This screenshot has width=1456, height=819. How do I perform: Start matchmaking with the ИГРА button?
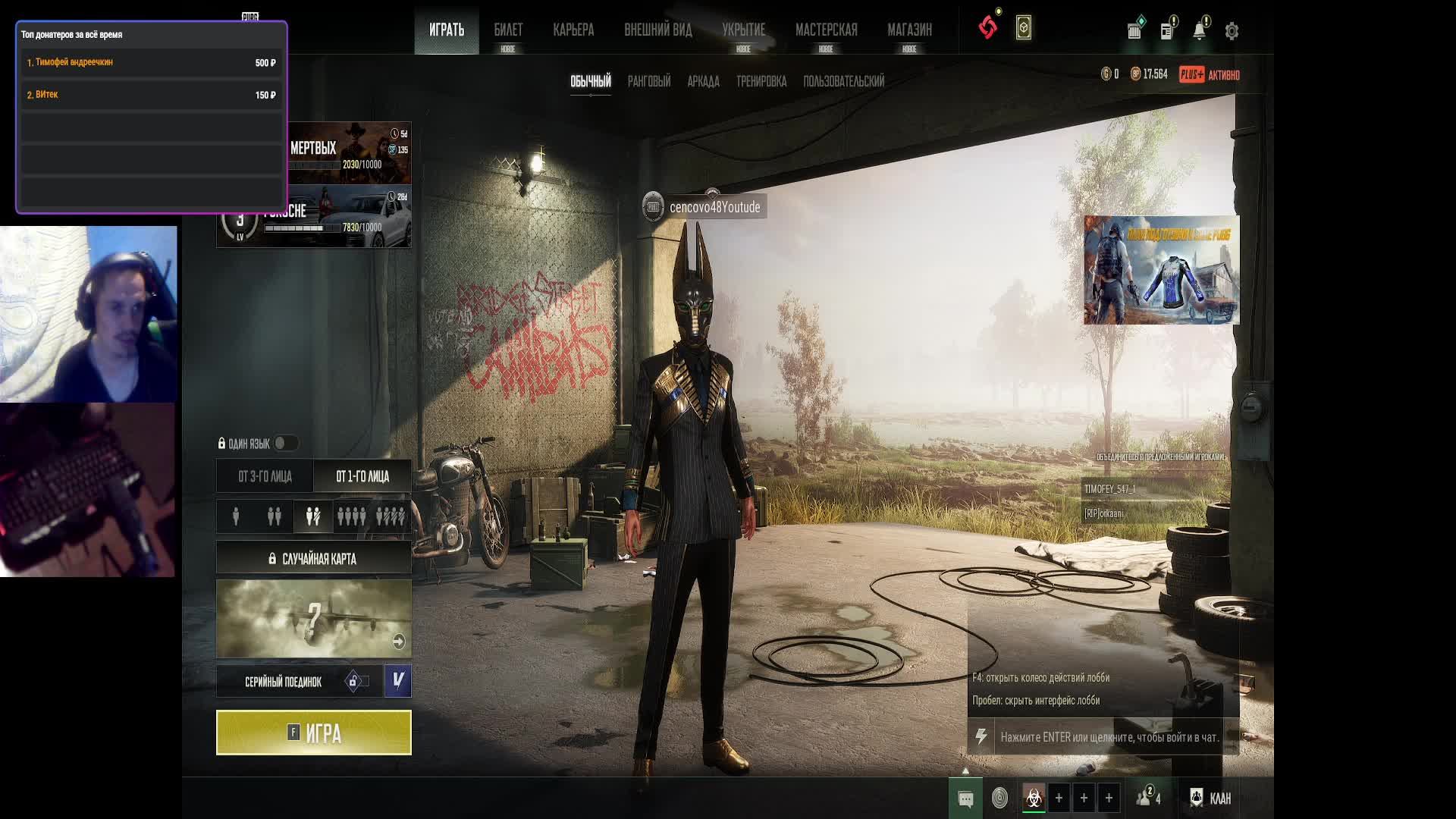[313, 733]
